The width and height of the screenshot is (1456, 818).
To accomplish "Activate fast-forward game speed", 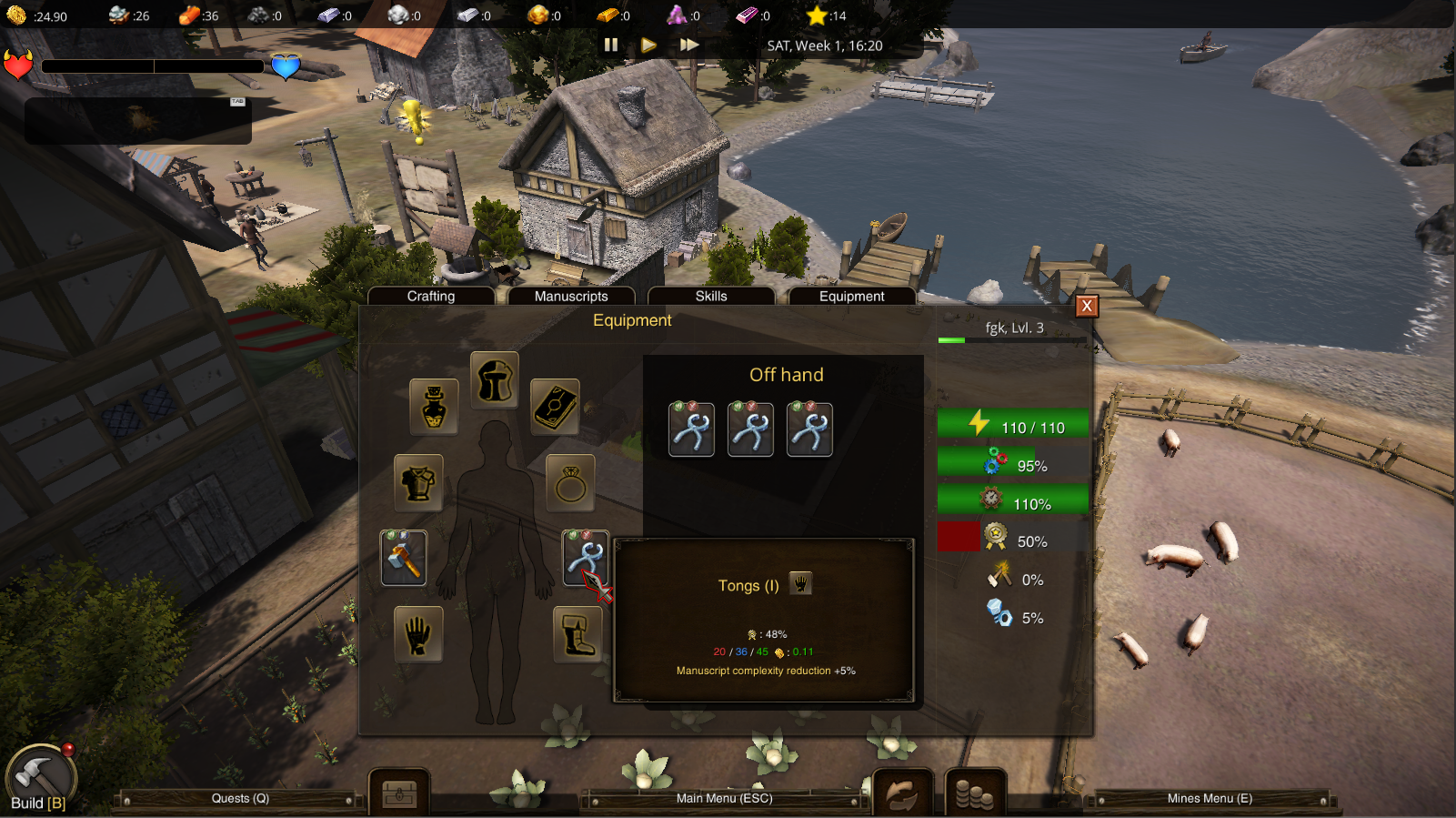I will tap(689, 45).
